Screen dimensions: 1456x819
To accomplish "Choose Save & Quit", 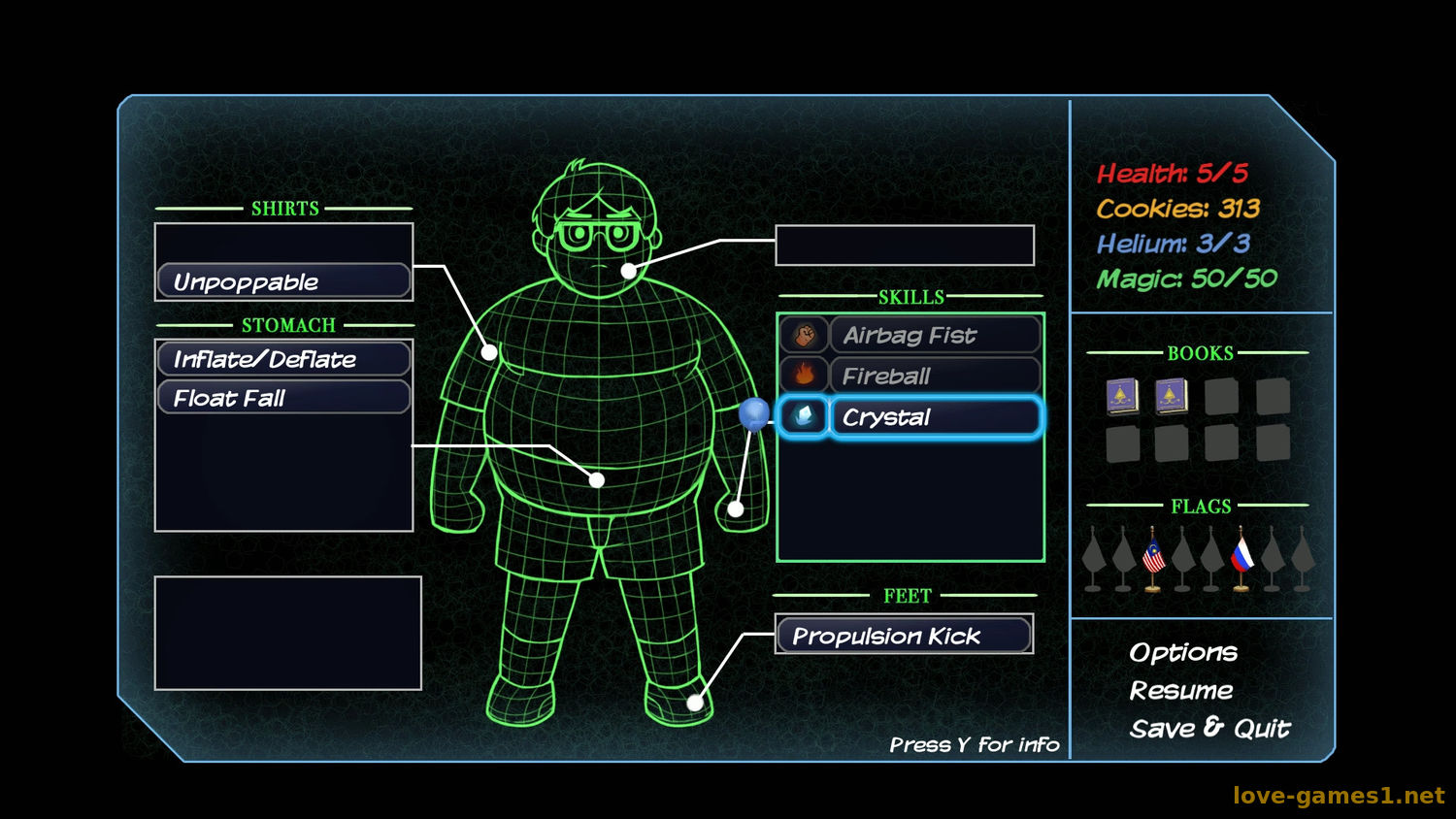I will pos(1209,729).
